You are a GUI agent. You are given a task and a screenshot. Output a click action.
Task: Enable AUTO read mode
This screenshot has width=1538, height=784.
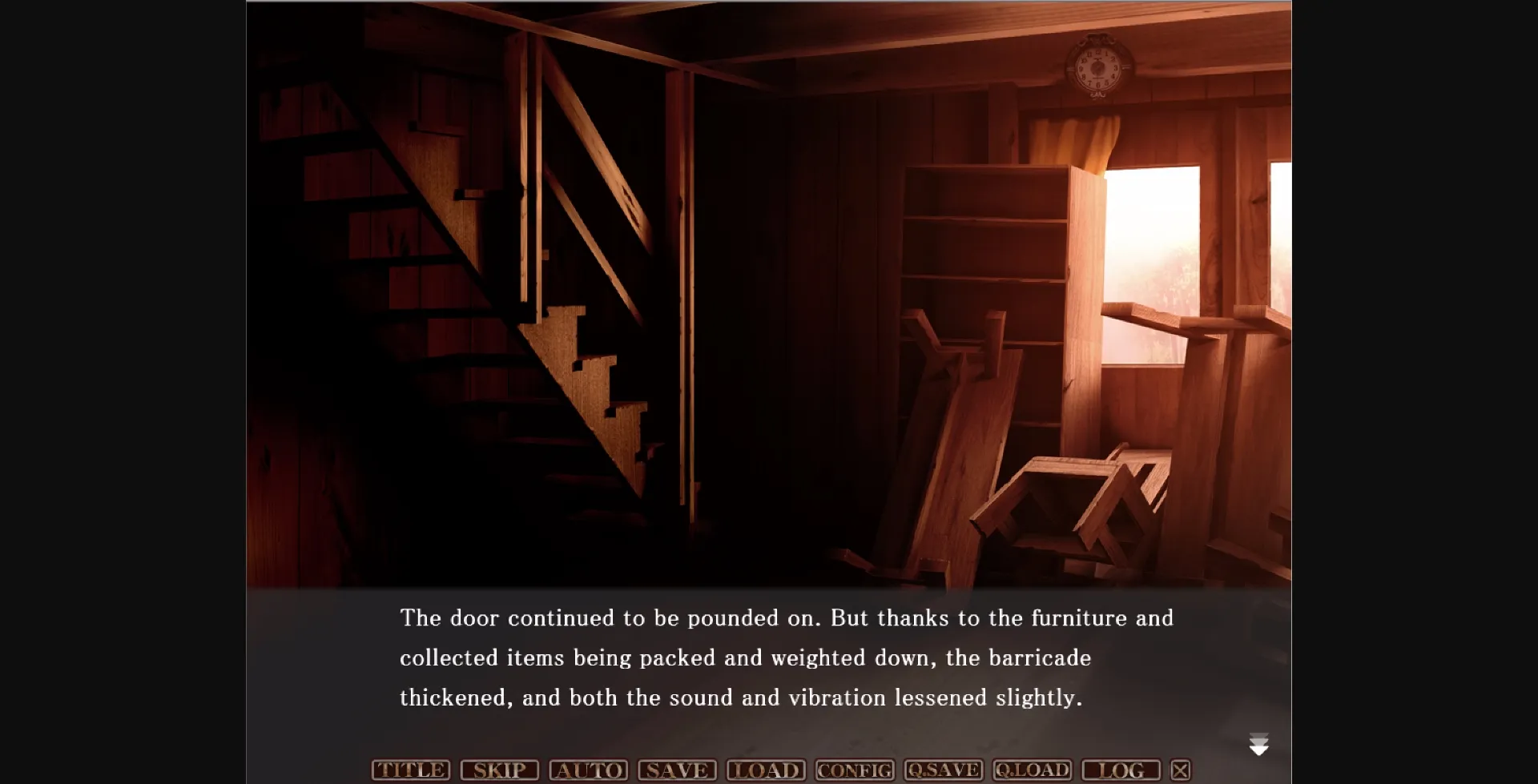590,770
